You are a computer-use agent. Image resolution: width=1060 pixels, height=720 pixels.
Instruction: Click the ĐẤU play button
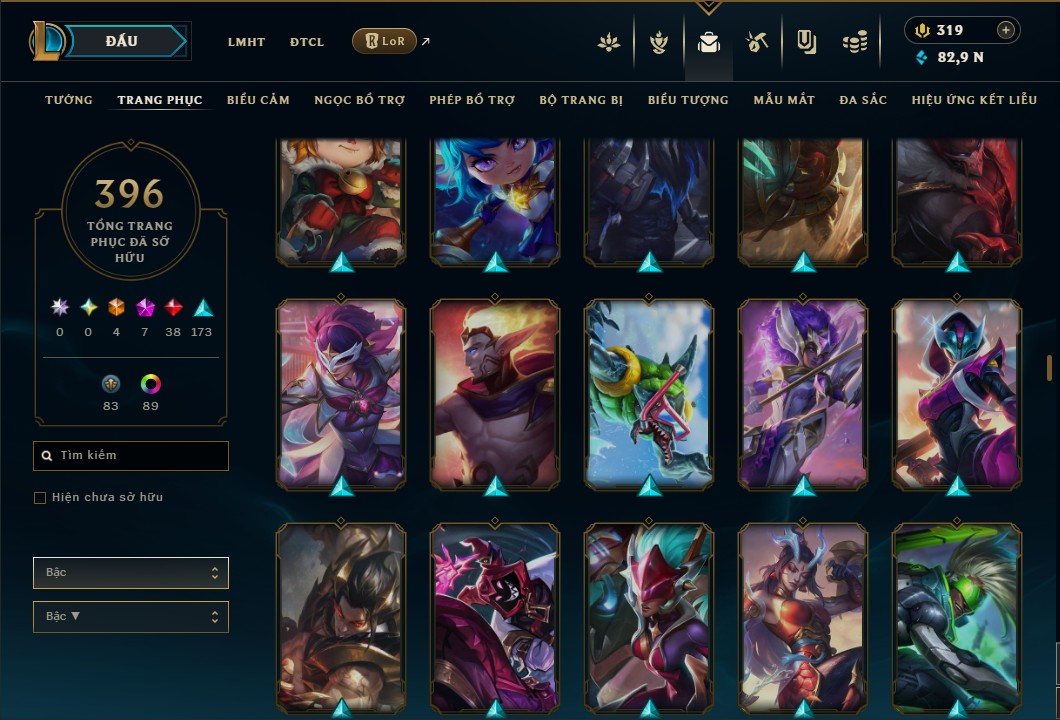pos(121,41)
